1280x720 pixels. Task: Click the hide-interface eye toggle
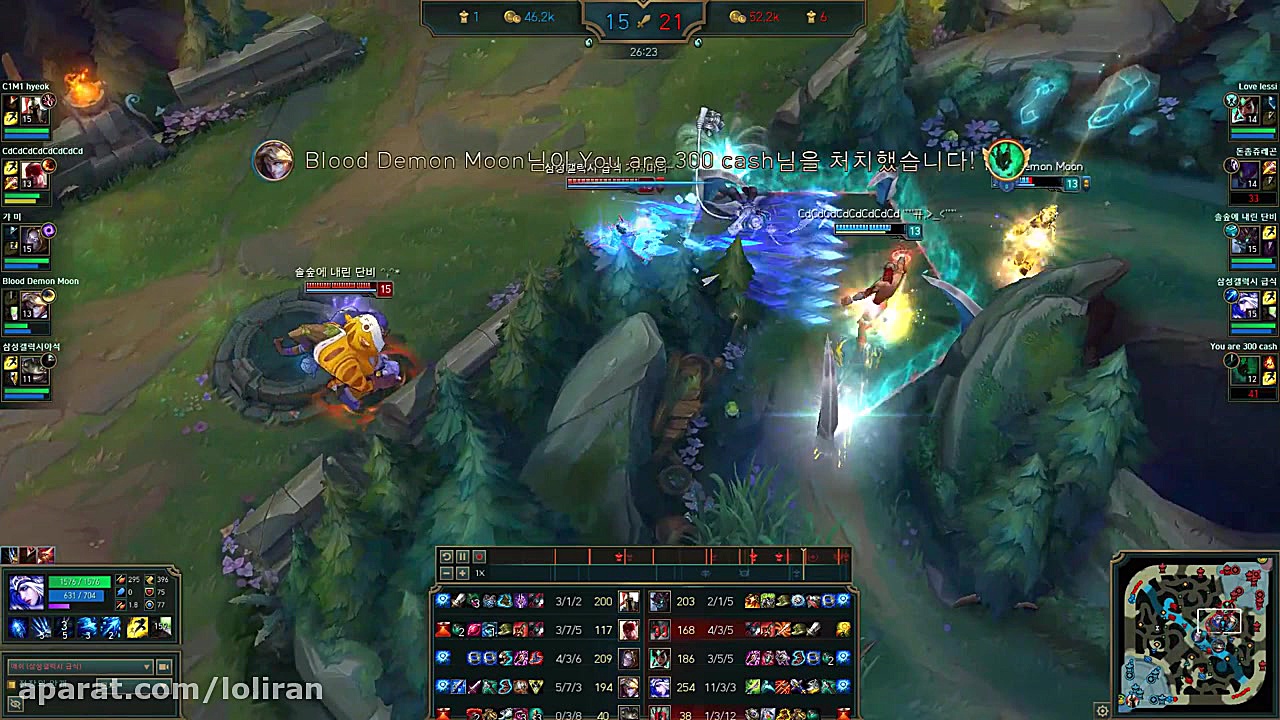click(x=15, y=704)
